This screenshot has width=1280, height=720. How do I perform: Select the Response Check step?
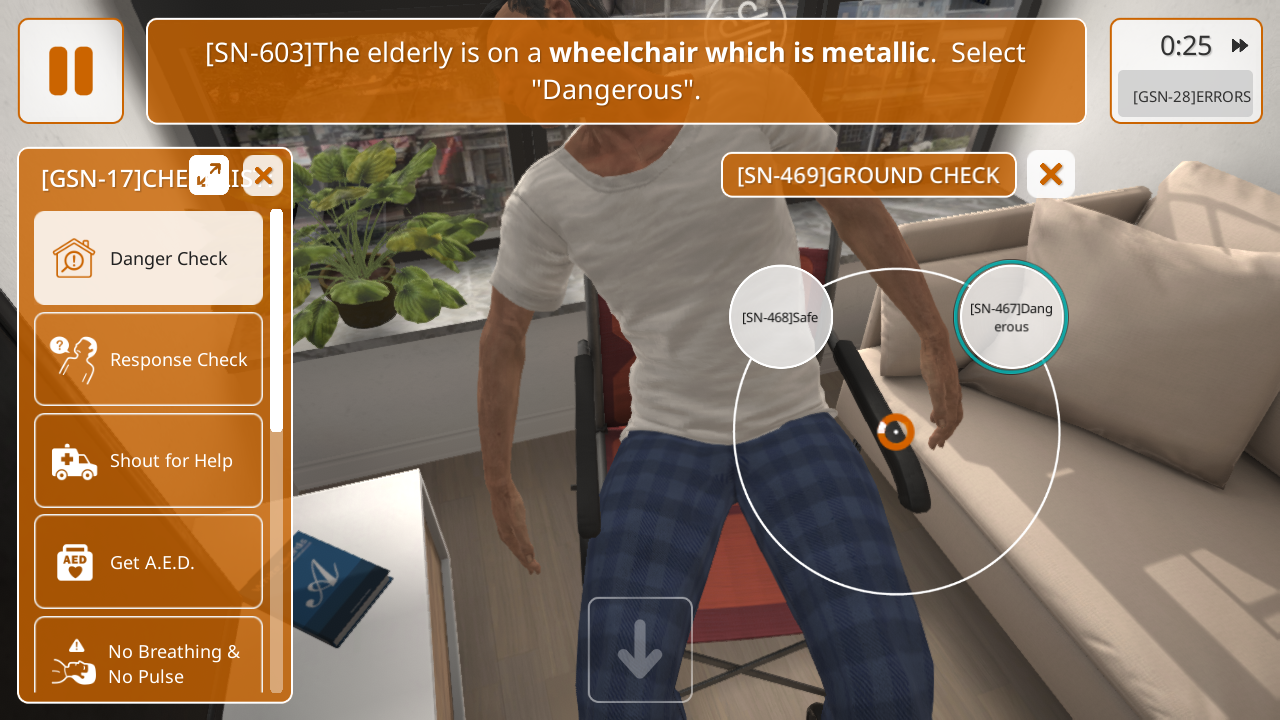149,359
